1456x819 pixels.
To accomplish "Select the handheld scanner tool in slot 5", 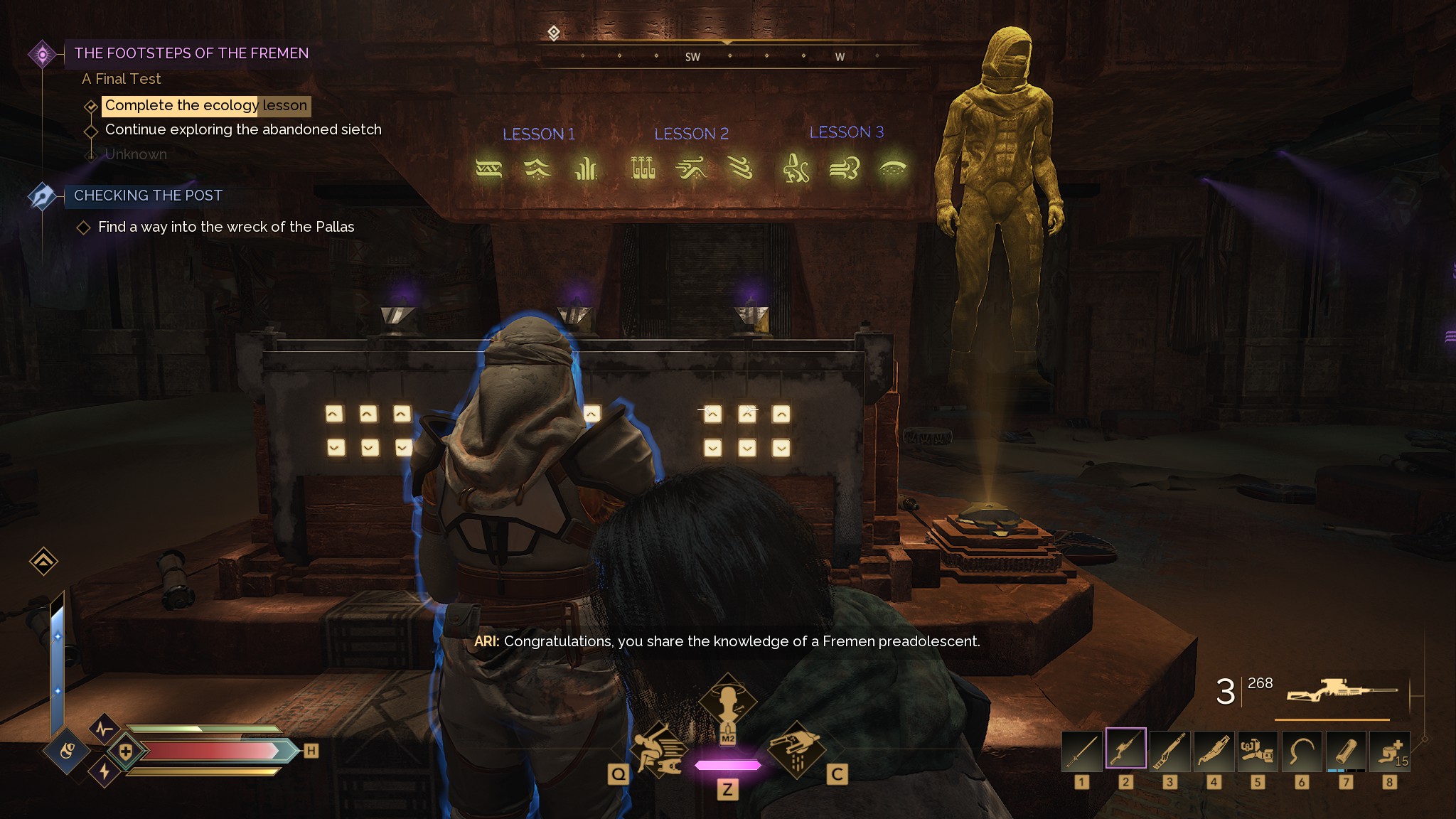I will (1258, 751).
